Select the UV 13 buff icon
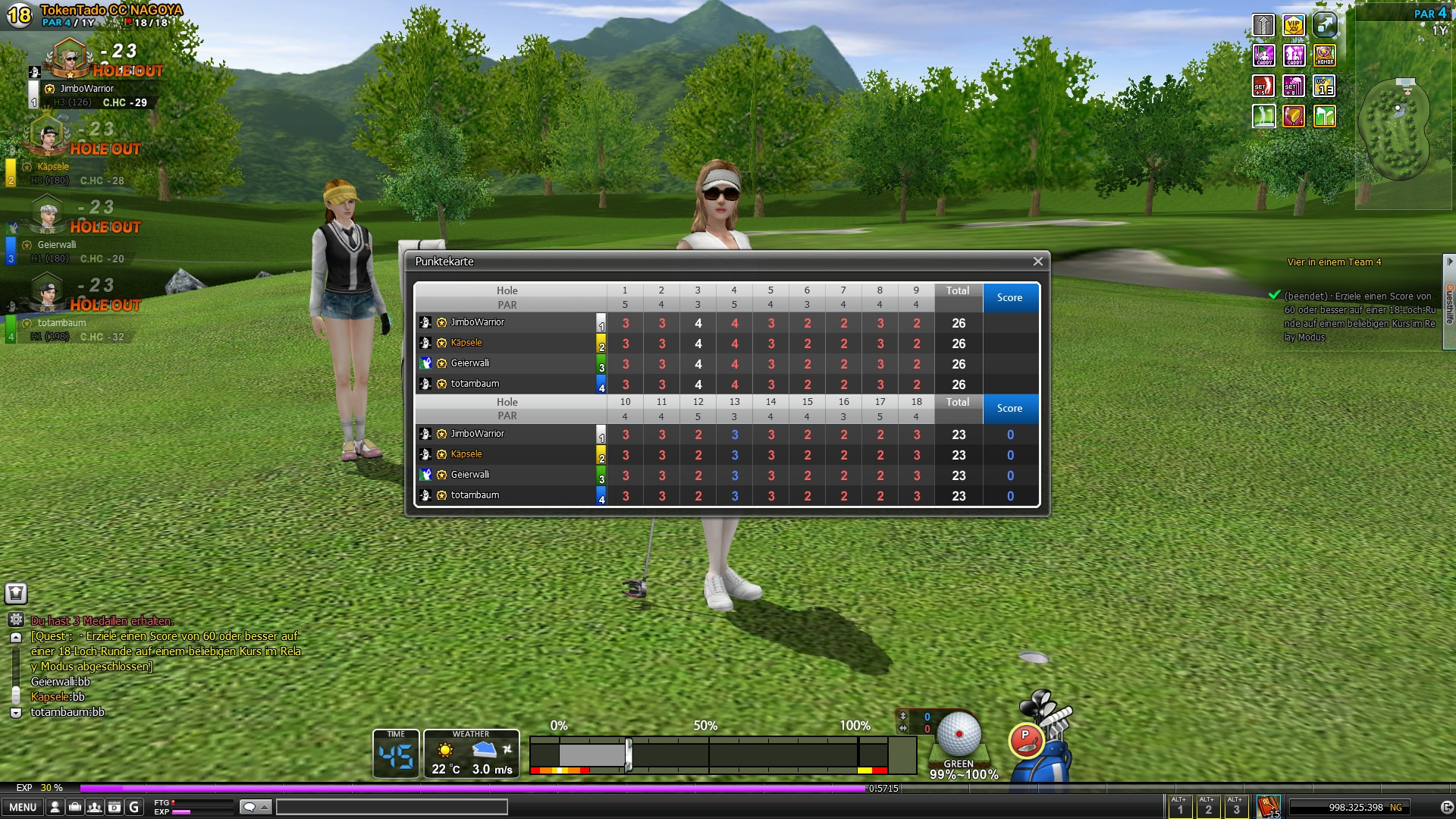Screen dimensions: 1456x819 pyautogui.click(x=1324, y=86)
